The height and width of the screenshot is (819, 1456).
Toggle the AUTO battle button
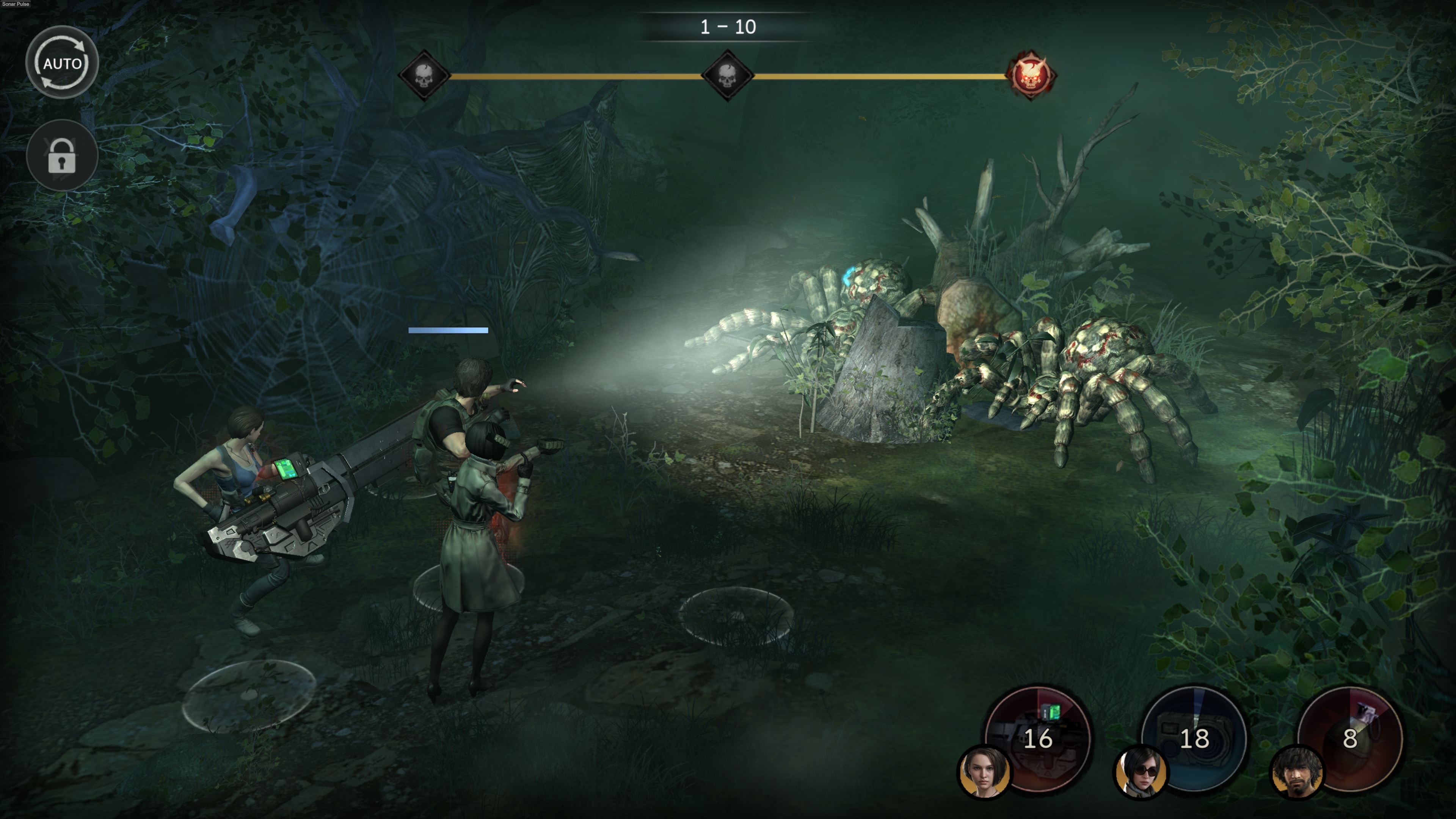[x=62, y=63]
